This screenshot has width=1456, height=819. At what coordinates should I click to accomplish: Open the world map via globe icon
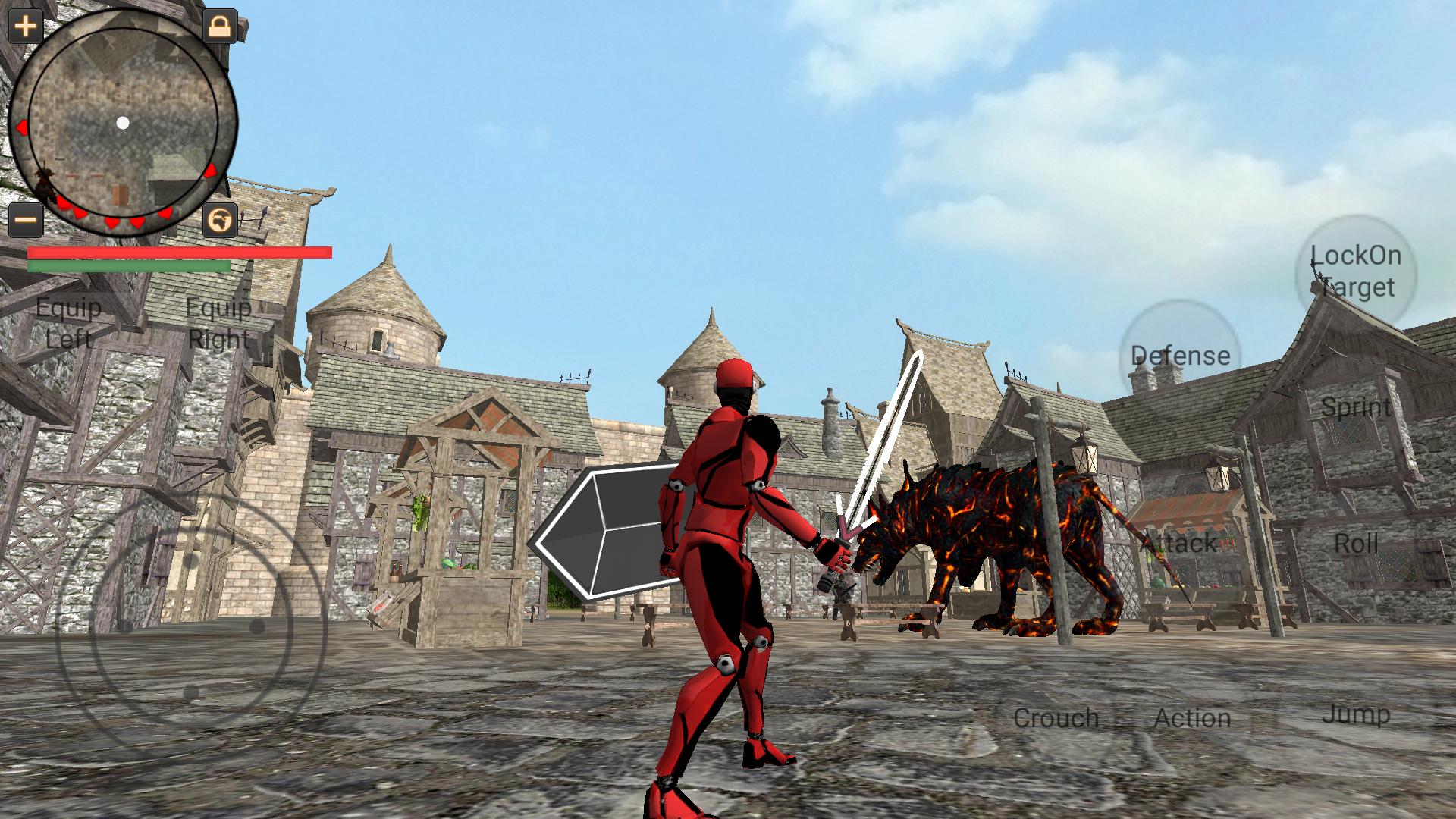pyautogui.click(x=219, y=220)
